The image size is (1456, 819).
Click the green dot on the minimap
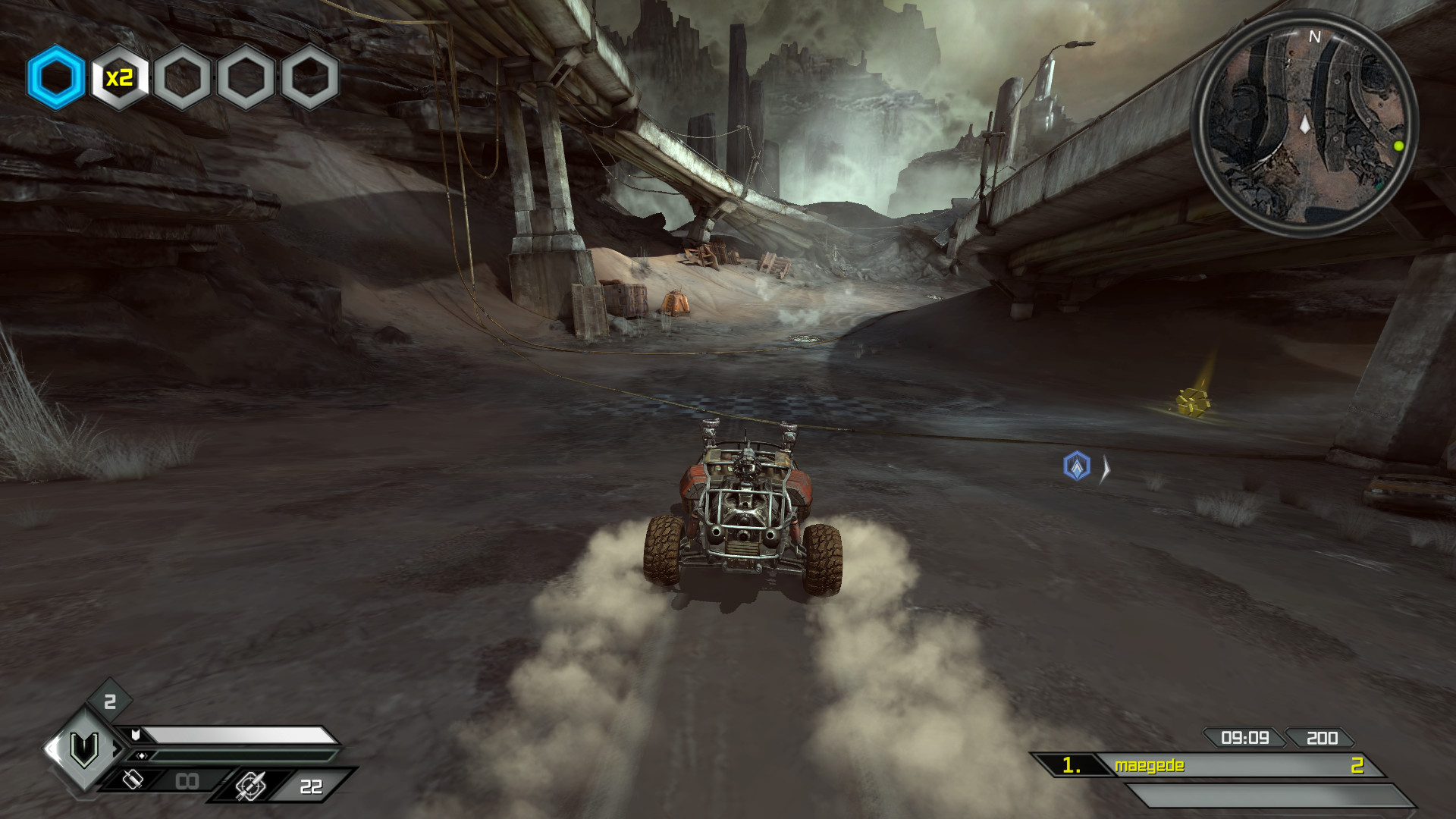pos(1398,146)
